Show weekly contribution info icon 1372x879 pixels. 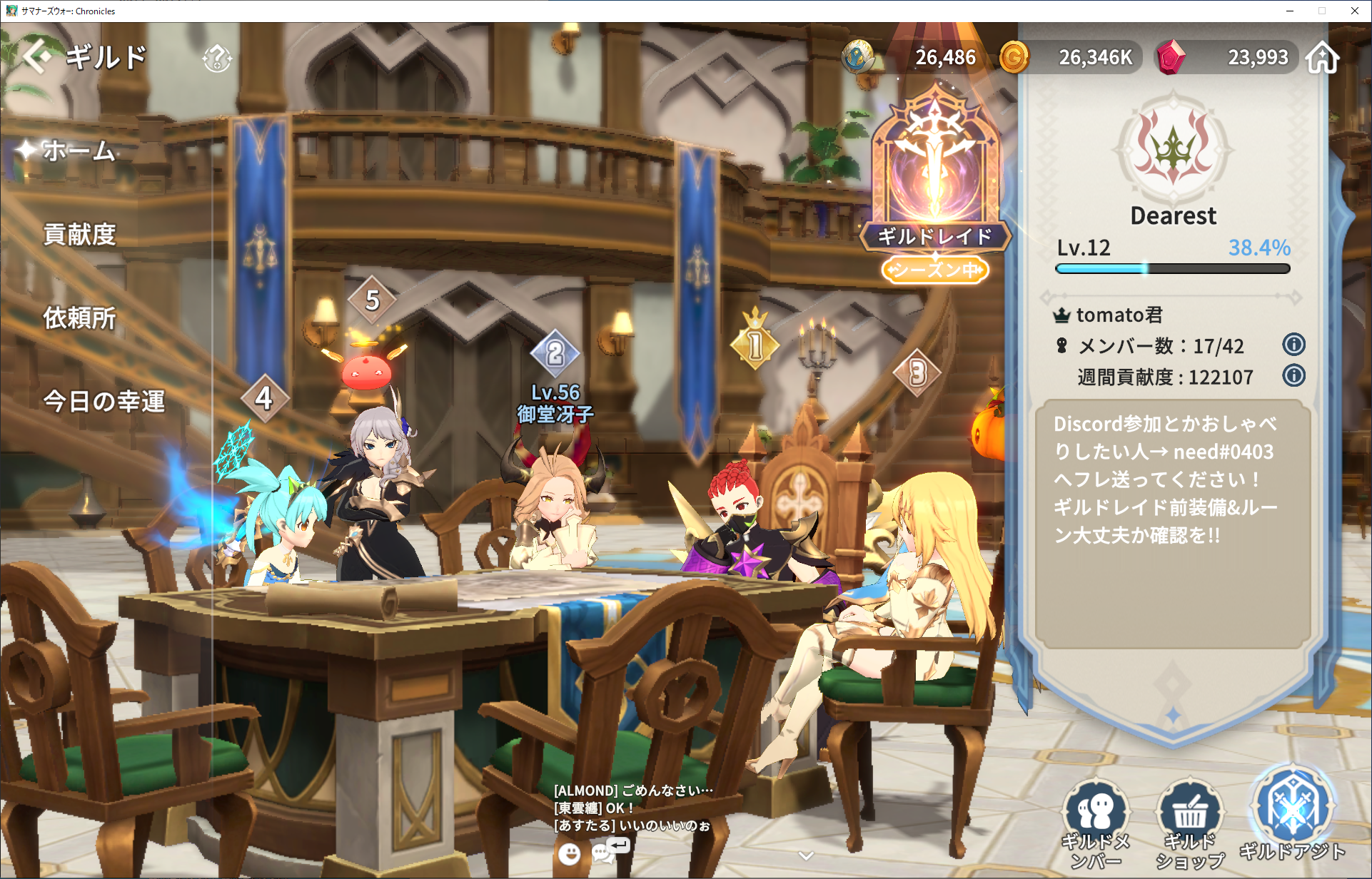pyautogui.click(x=1293, y=376)
